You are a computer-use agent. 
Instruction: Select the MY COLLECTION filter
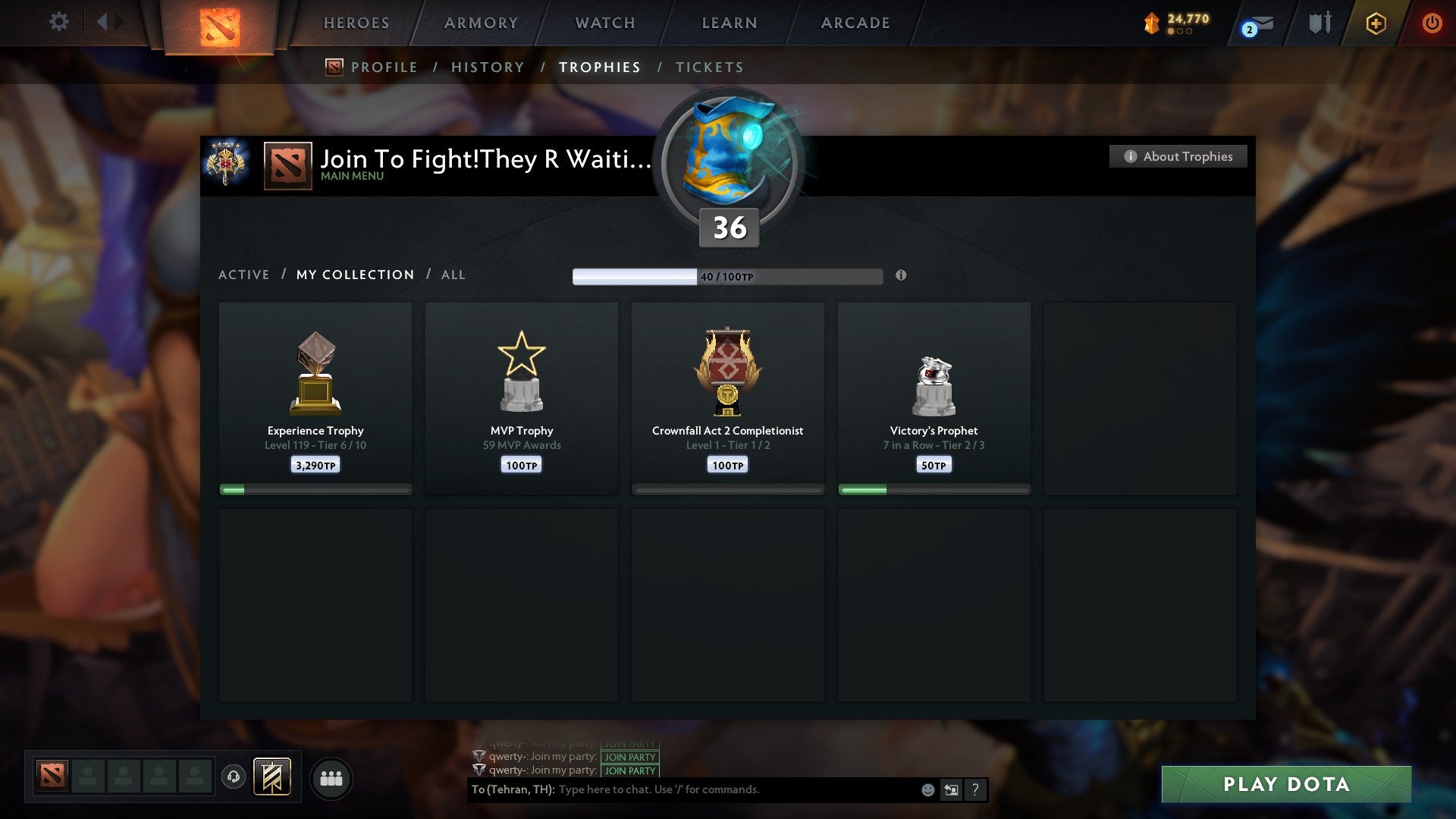(354, 275)
